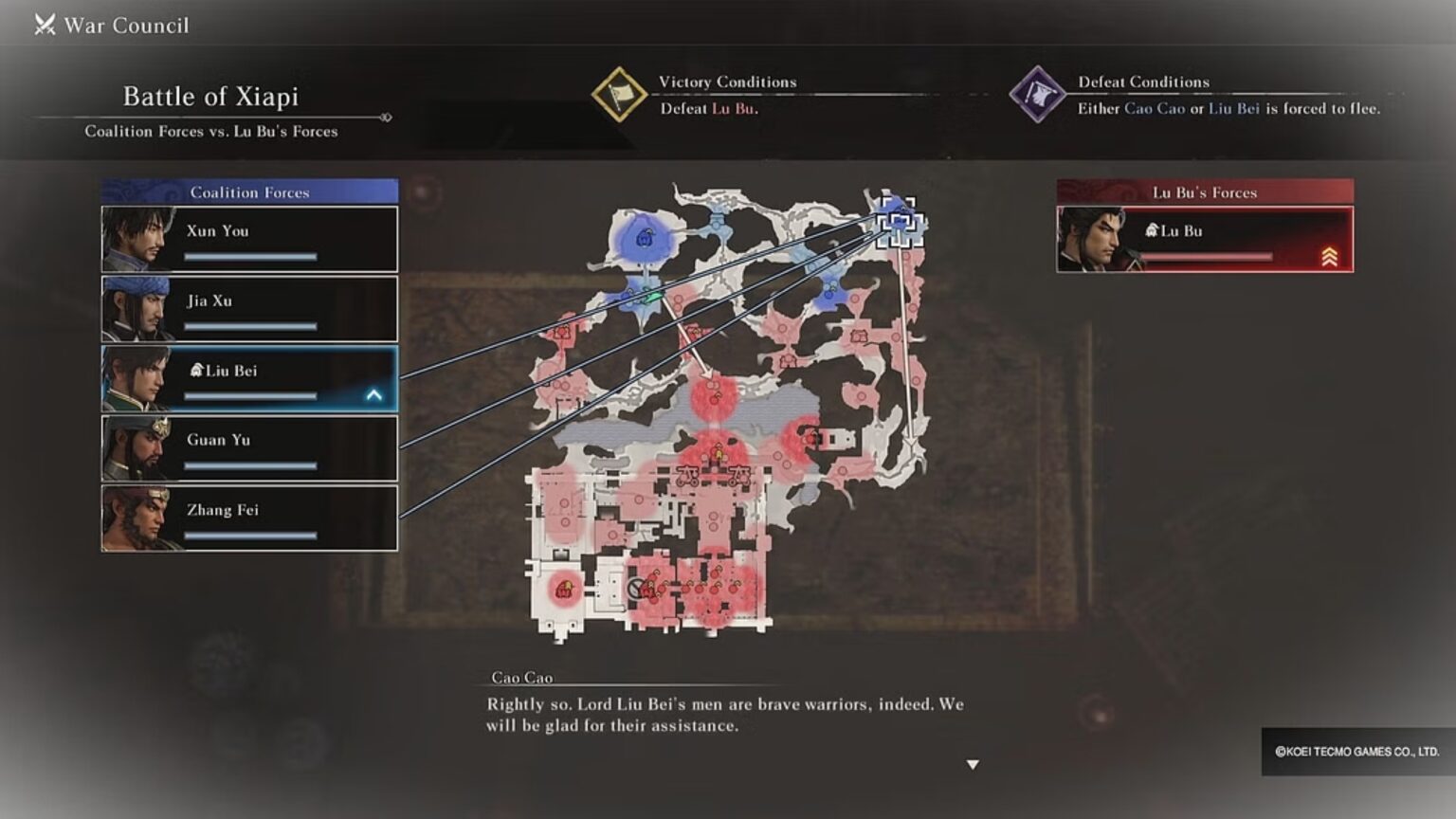Select the Xun You officer panel
Image resolution: width=1456 pixels, height=819 pixels.
(x=248, y=238)
